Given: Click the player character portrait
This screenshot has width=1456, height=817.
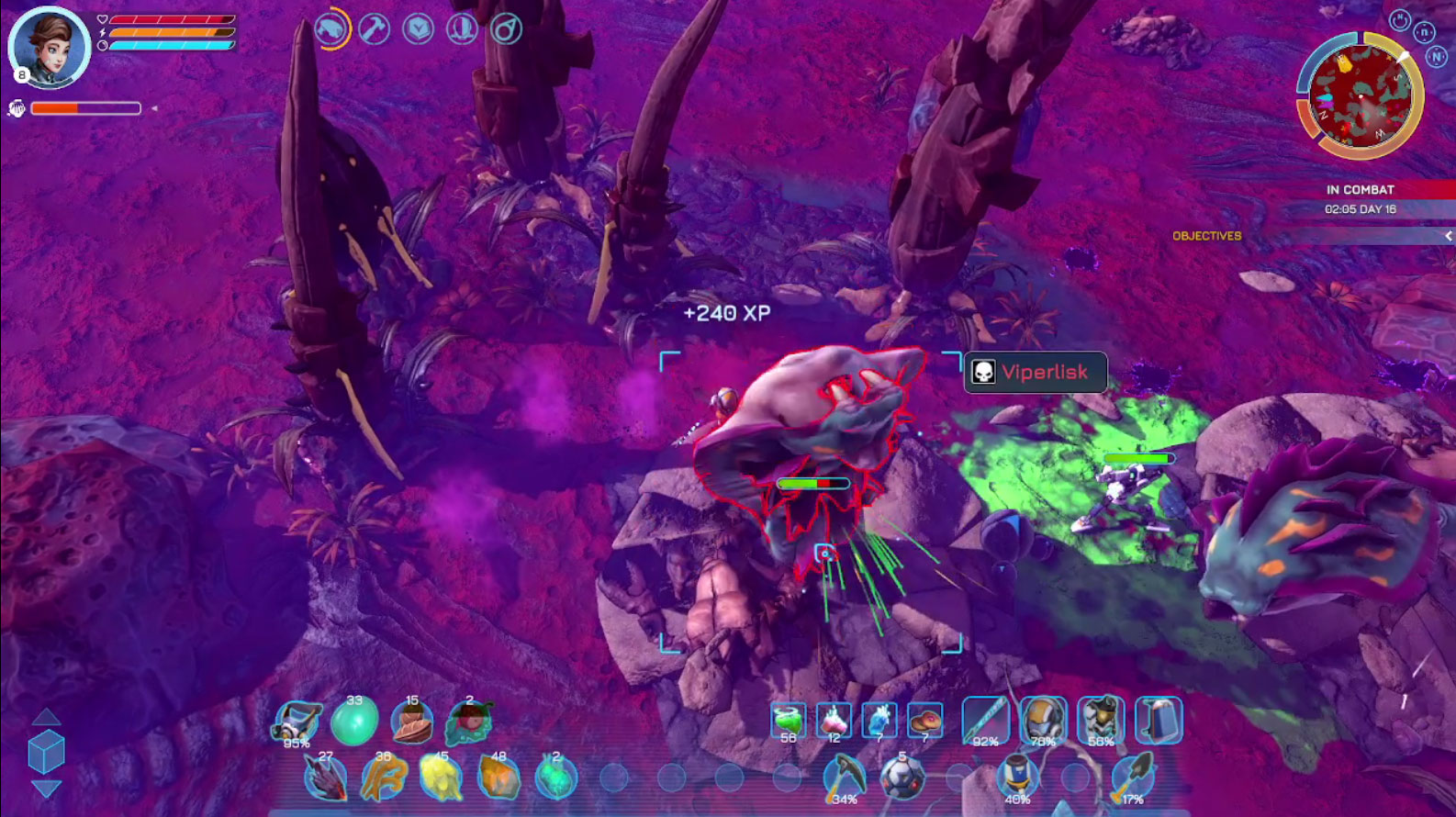Looking at the screenshot, I should [49, 46].
